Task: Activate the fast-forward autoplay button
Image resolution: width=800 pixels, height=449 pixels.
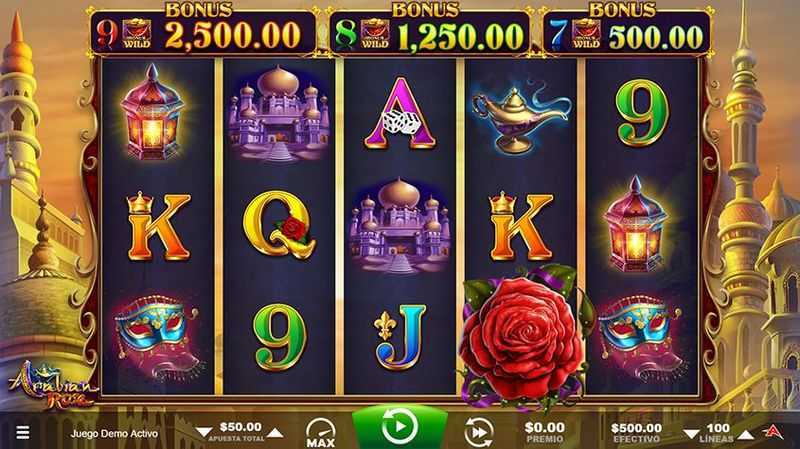Action: 479,431
